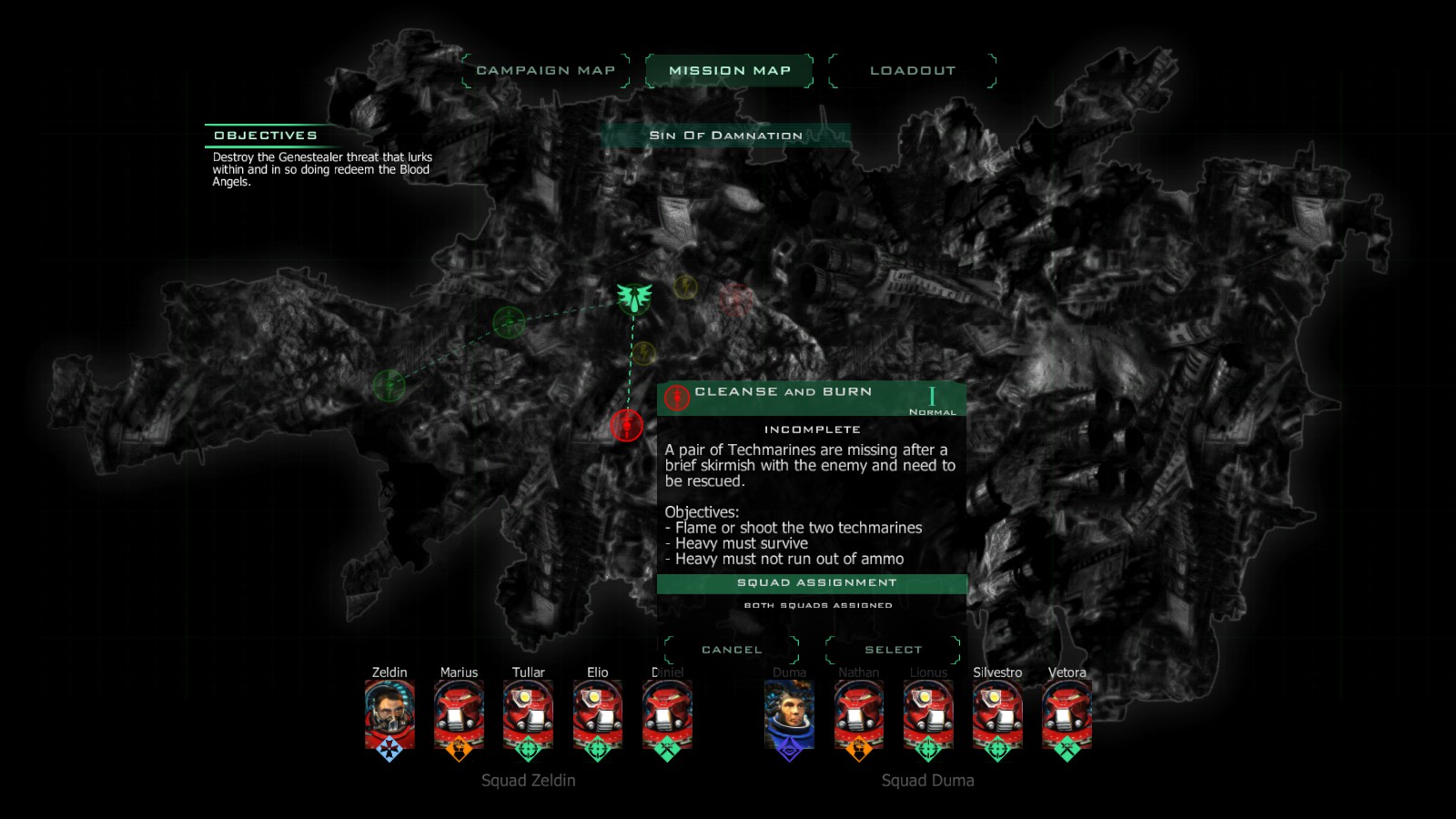Expand the Sin of Damnation header banner

pos(724,135)
